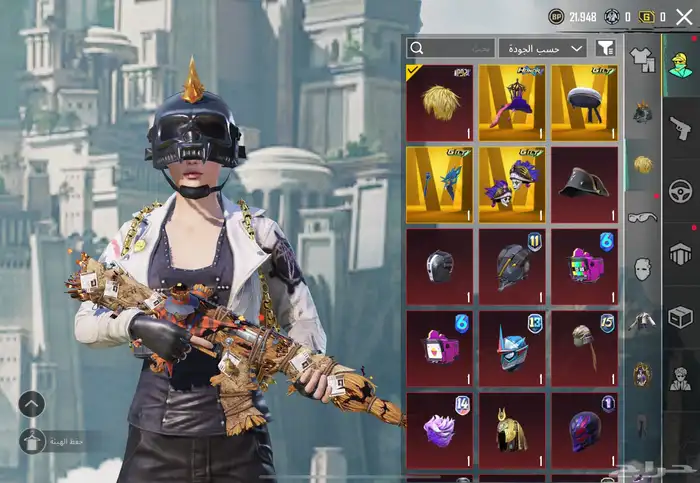Show the shirt and pants clothing subcategory

tap(642, 60)
